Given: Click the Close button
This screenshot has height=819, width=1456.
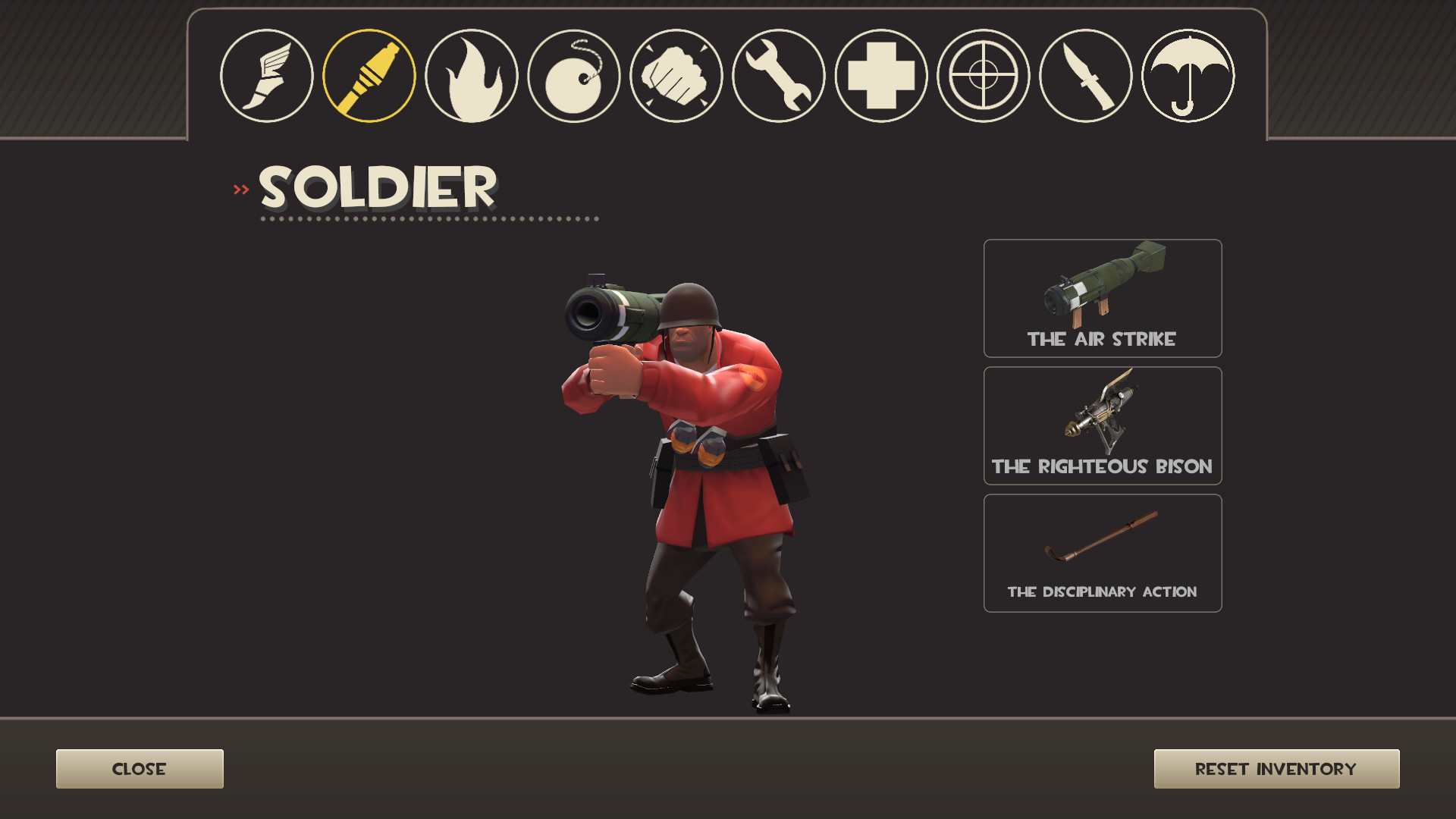Looking at the screenshot, I should 139,768.
